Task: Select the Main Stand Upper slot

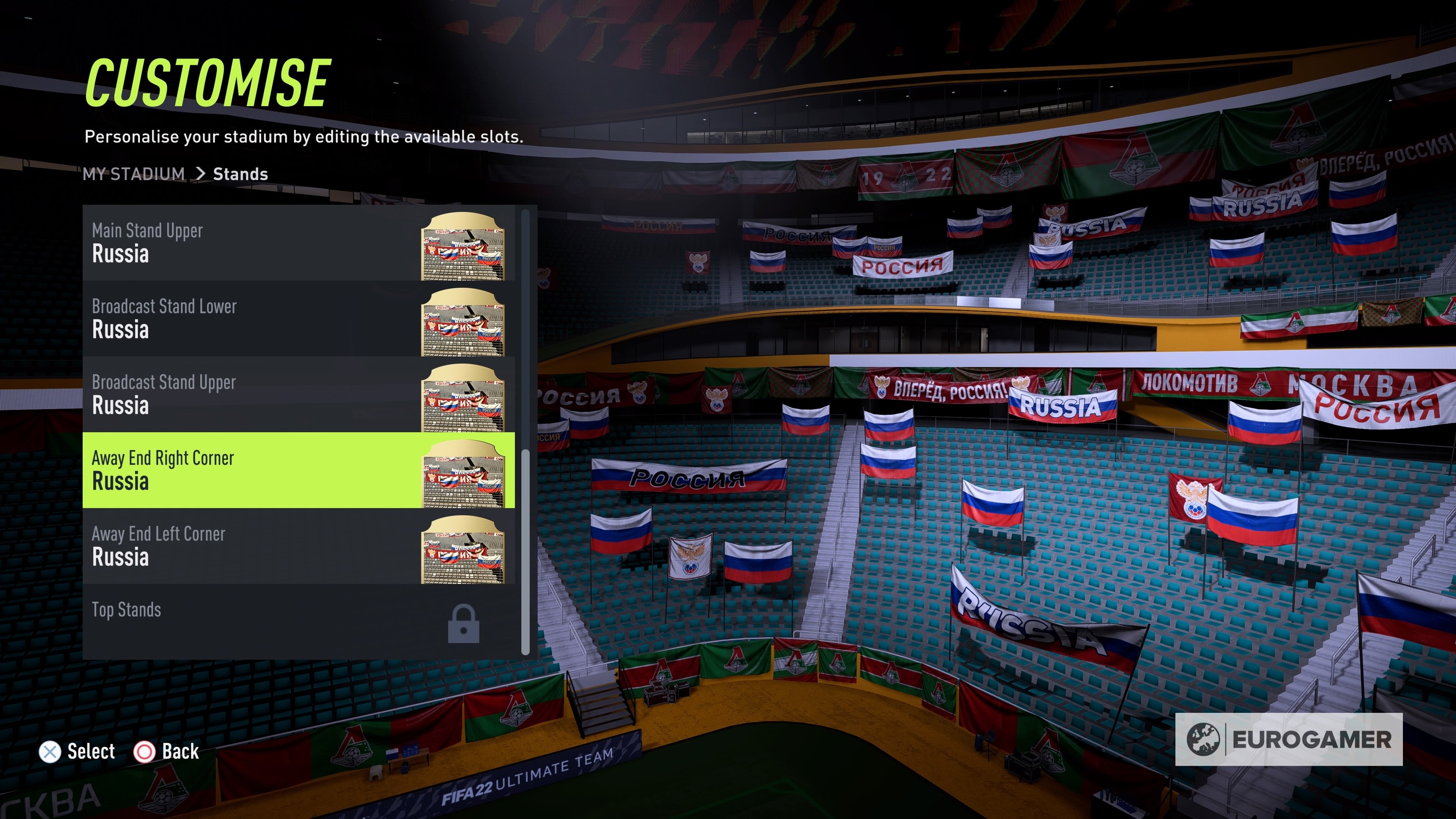Action: (x=298, y=243)
